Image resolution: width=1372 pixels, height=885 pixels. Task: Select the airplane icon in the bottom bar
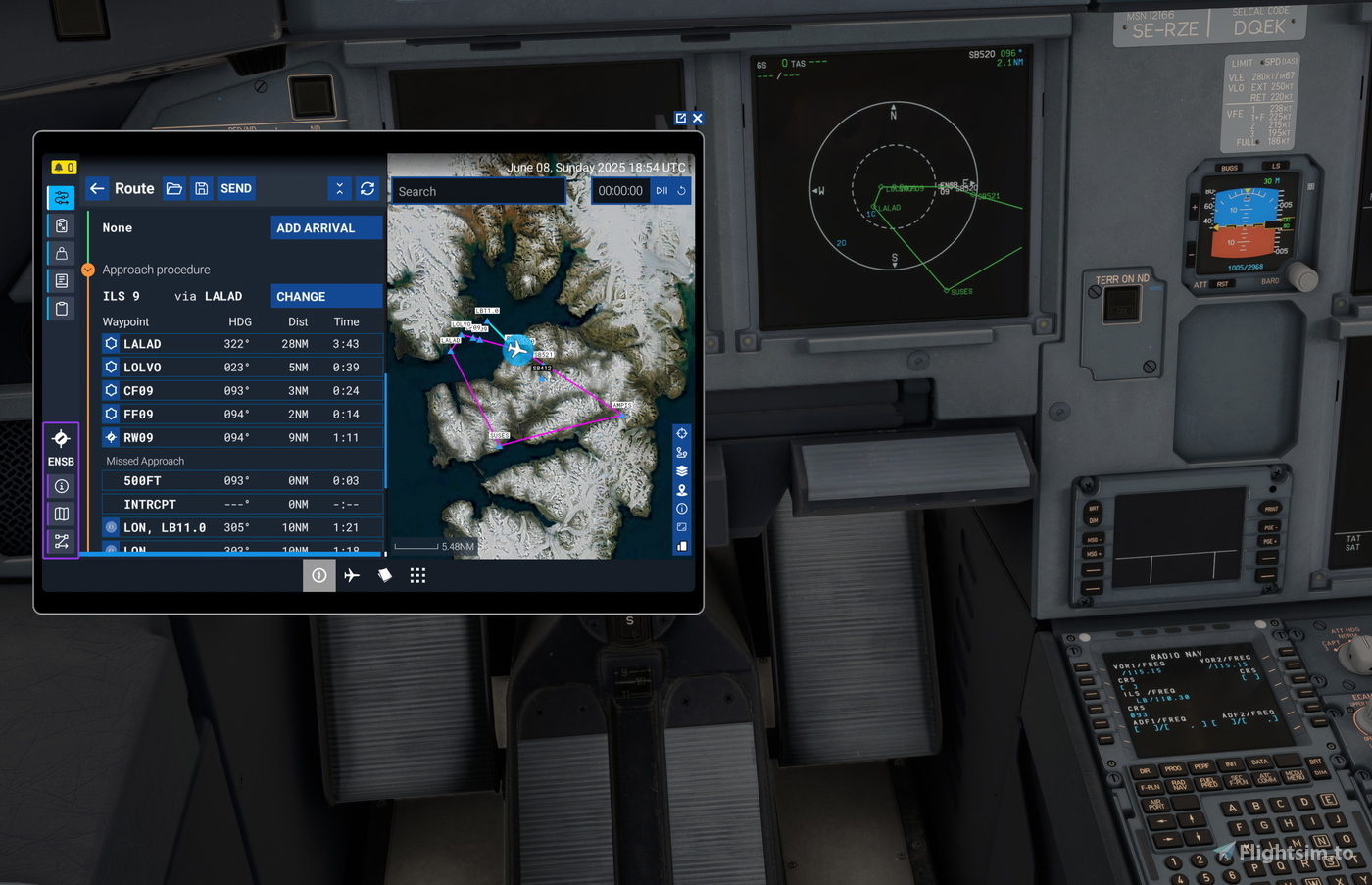352,575
